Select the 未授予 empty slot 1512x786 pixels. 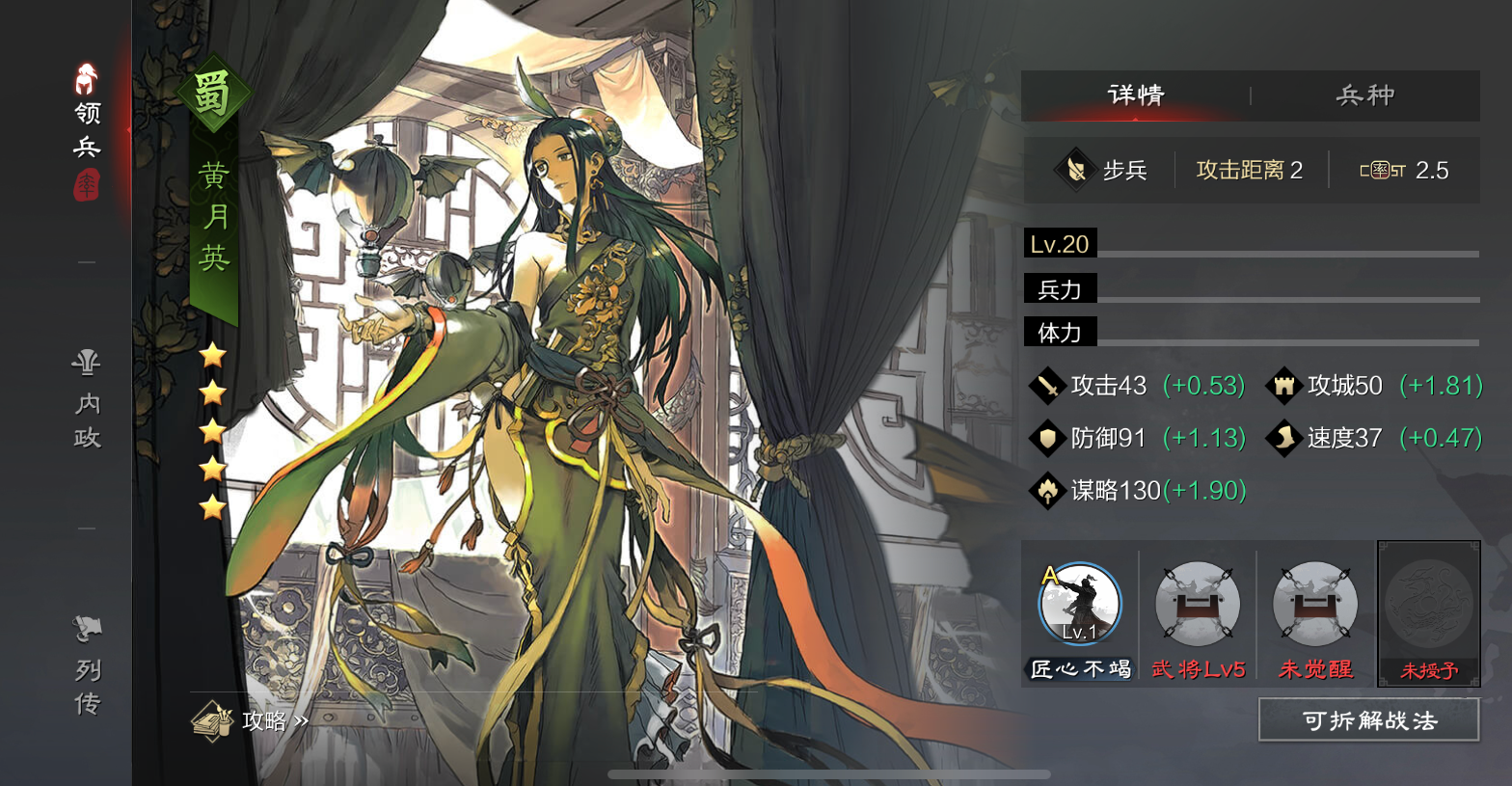tap(1428, 606)
